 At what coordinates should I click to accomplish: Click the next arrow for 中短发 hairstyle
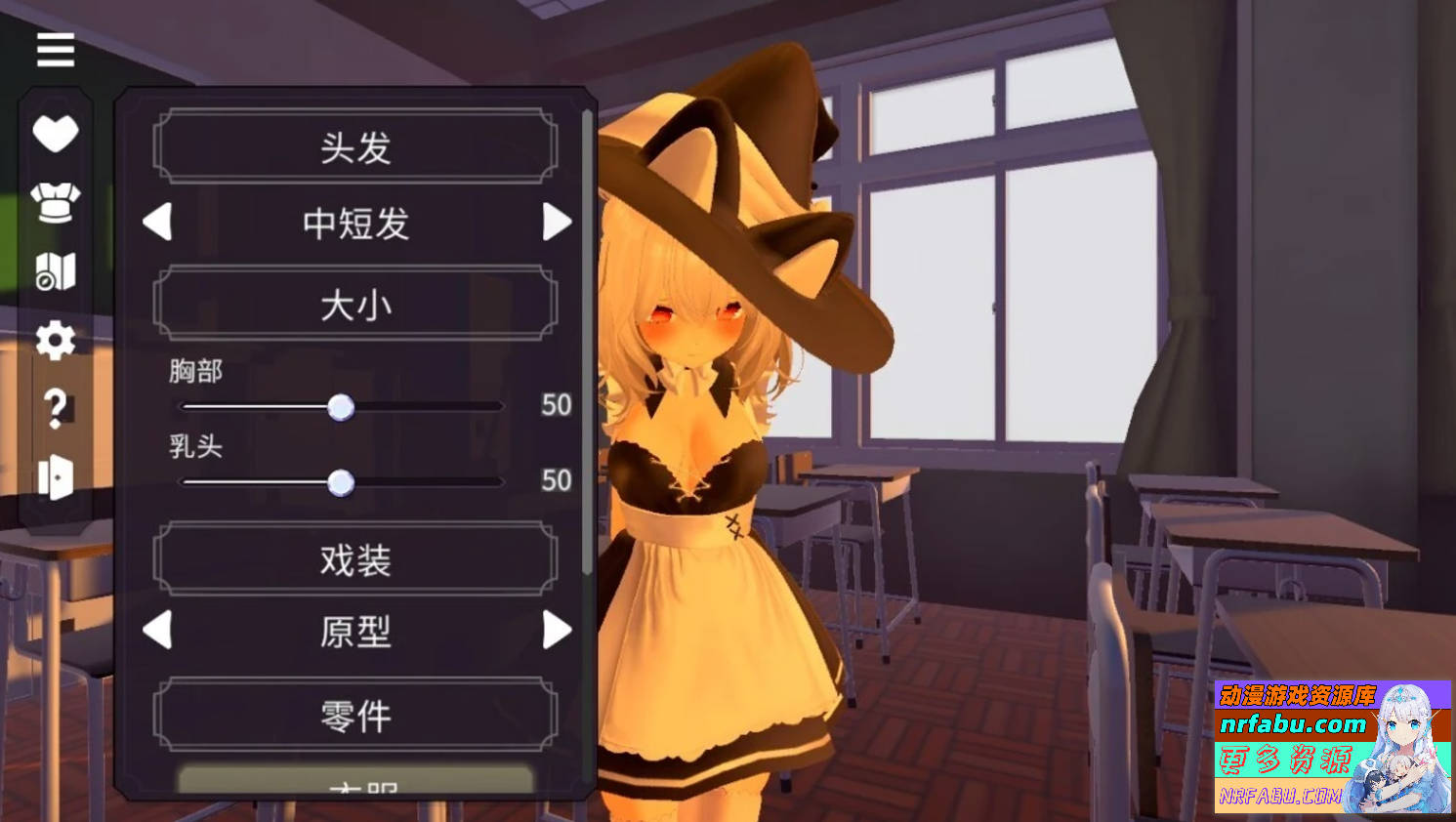coord(559,224)
